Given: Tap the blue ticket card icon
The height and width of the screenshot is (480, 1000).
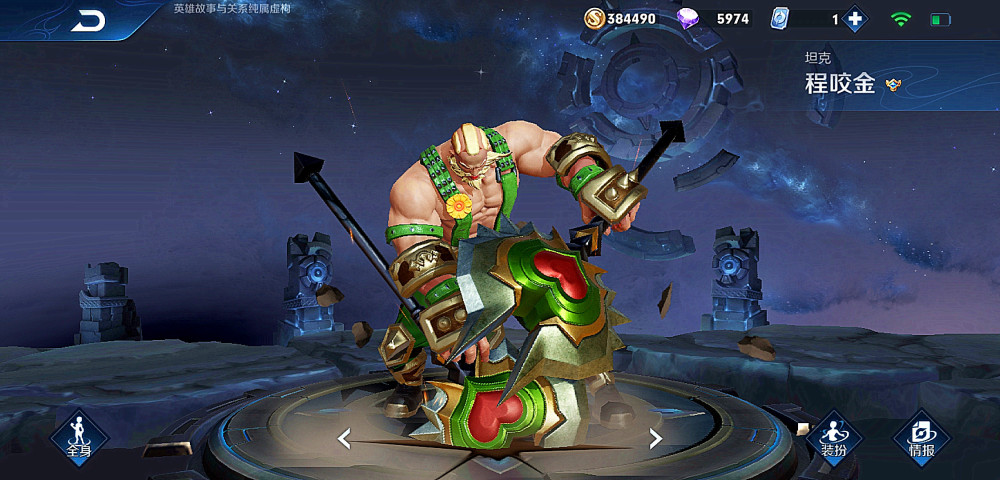Looking at the screenshot, I should [x=780, y=19].
